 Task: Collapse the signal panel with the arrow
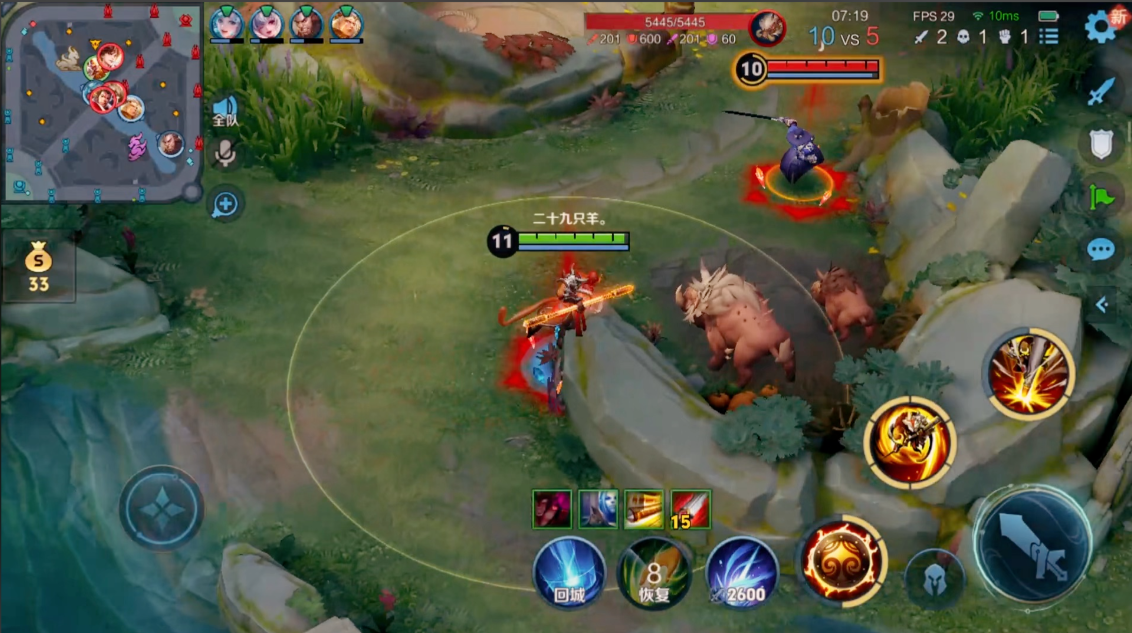pos(1102,304)
